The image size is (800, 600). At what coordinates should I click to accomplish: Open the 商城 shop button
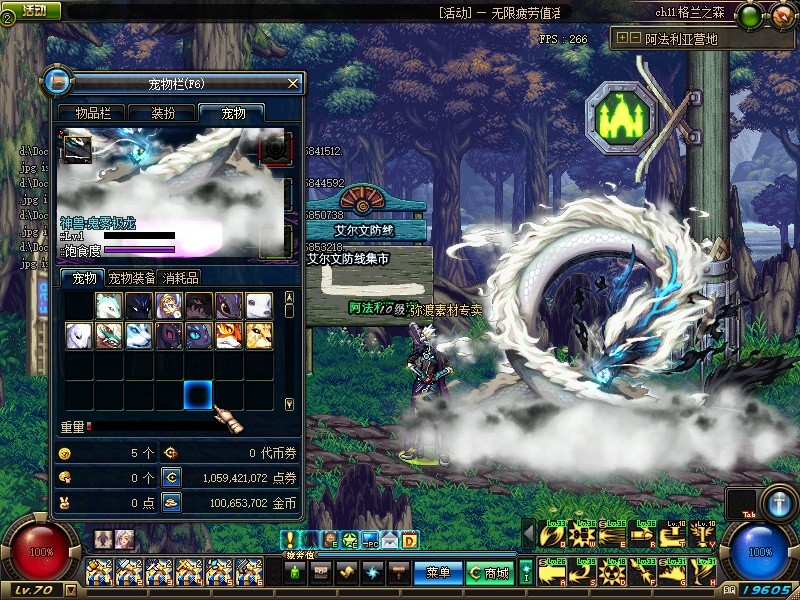[490, 573]
